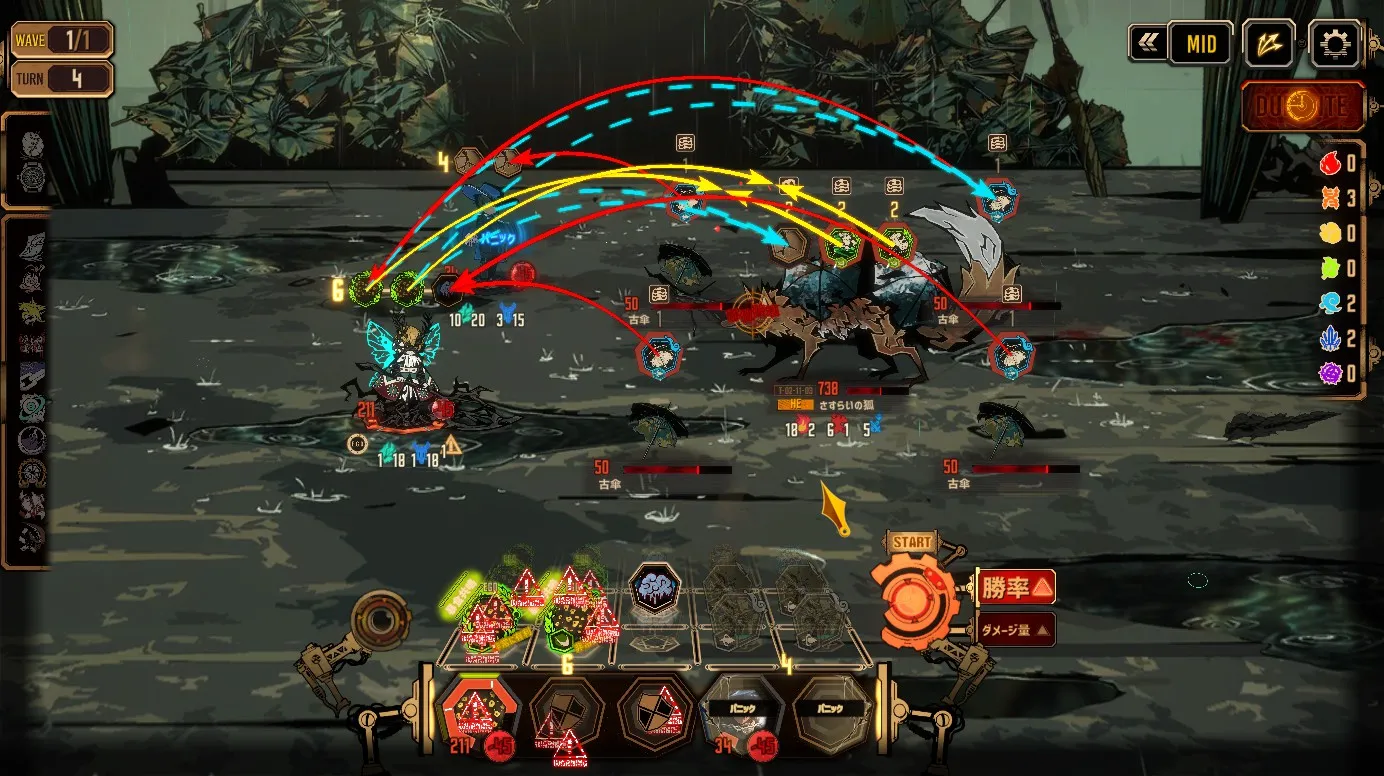Viewport: 1384px width, 776px height.
Task: Select the orange Lust resource icon
Action: point(1330,198)
